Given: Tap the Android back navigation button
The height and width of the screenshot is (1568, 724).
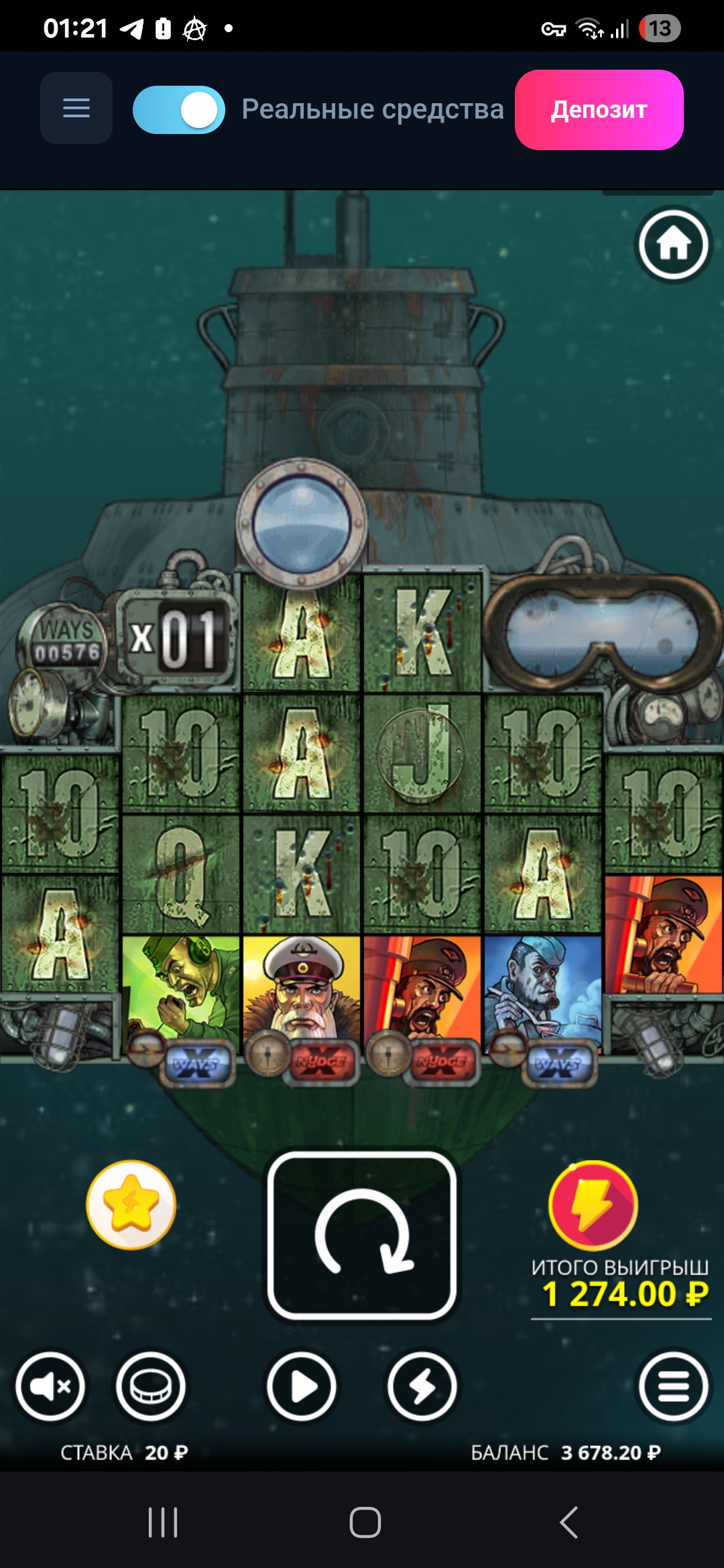Looking at the screenshot, I should pos(568,1522).
